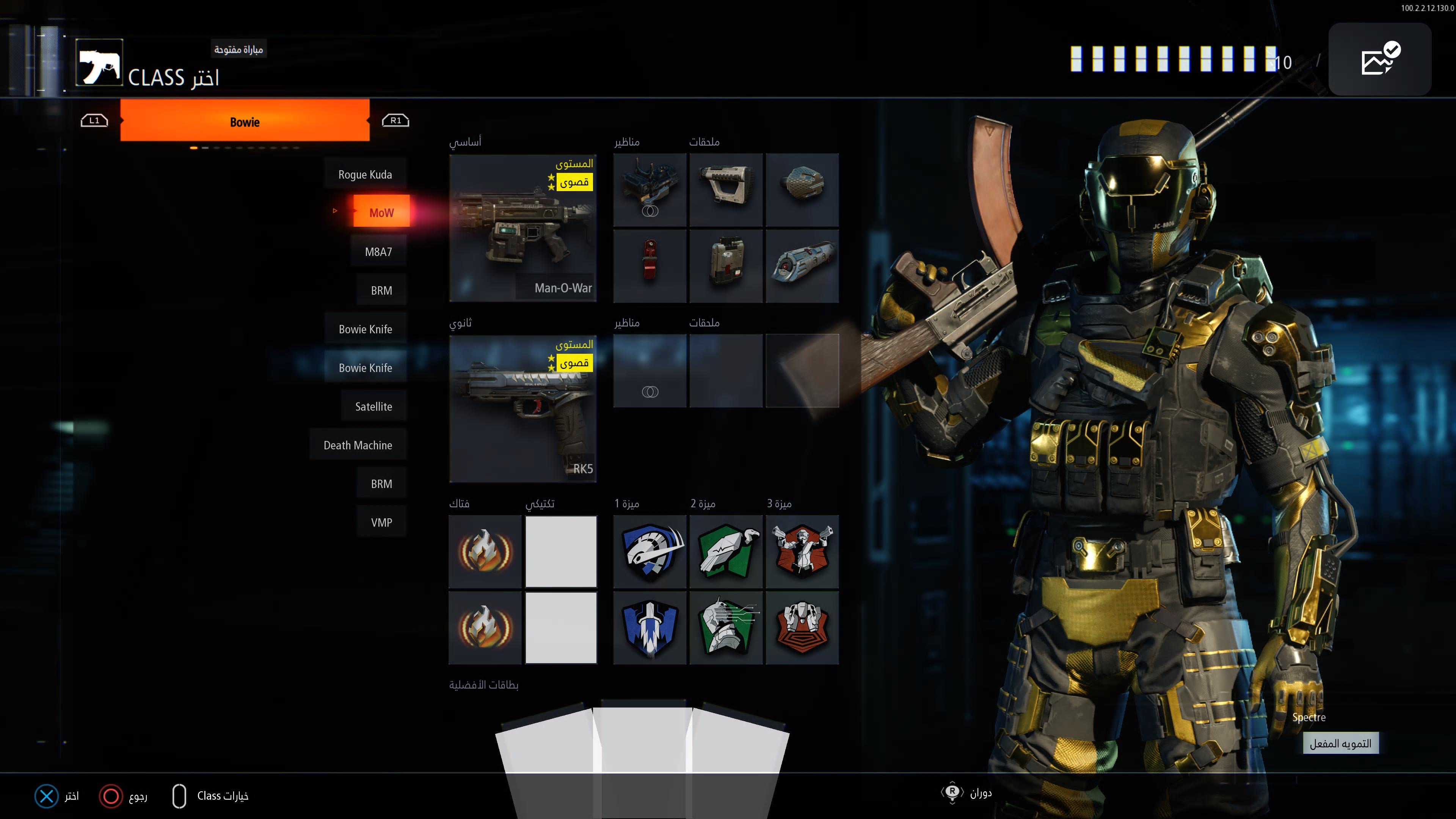
Task: Select the blue helmet perk 1 icon
Action: coord(650,552)
